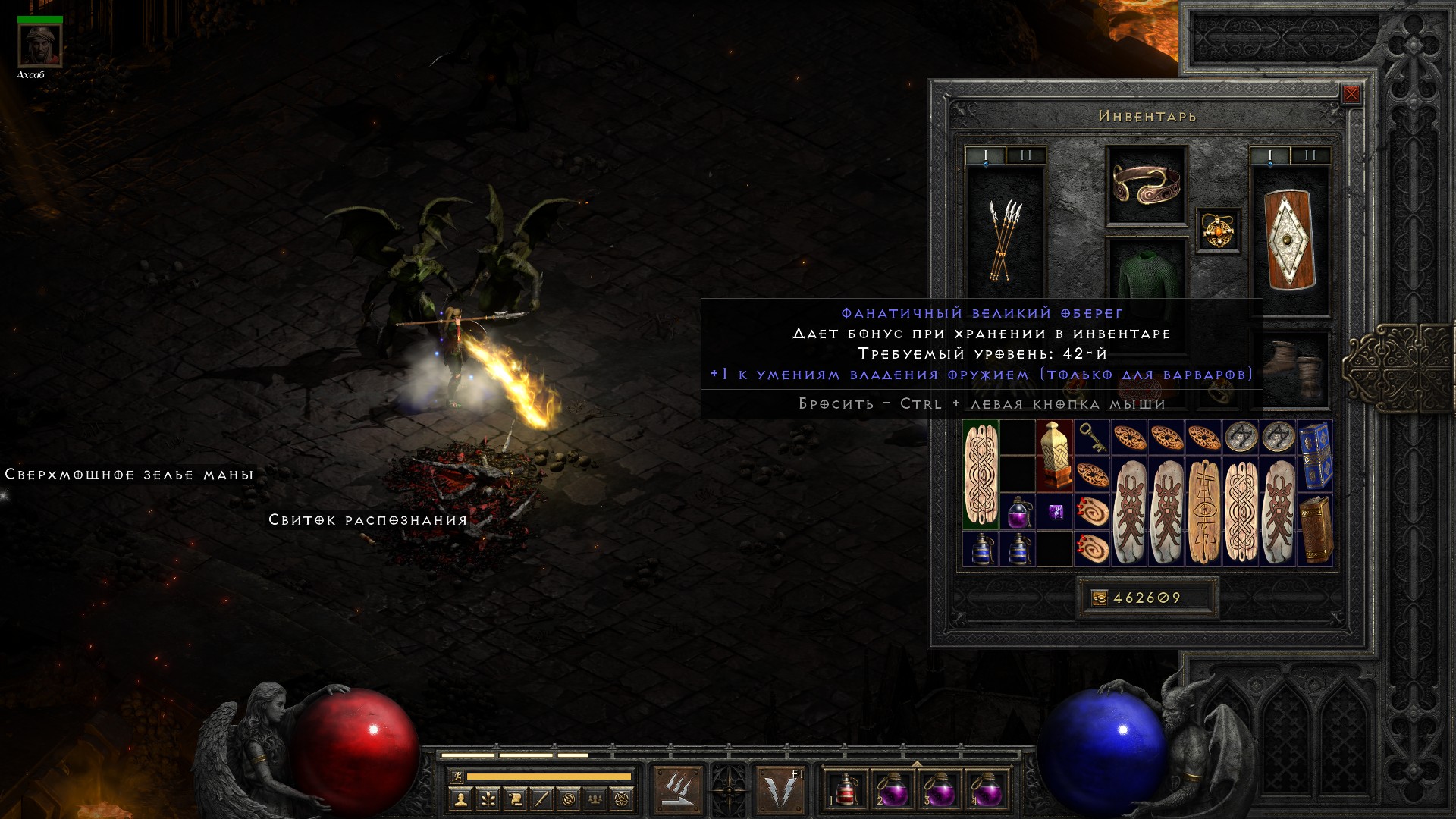Select the golden-brown tome in the inventory
Image resolution: width=1456 pixels, height=819 pixels.
(1315, 529)
